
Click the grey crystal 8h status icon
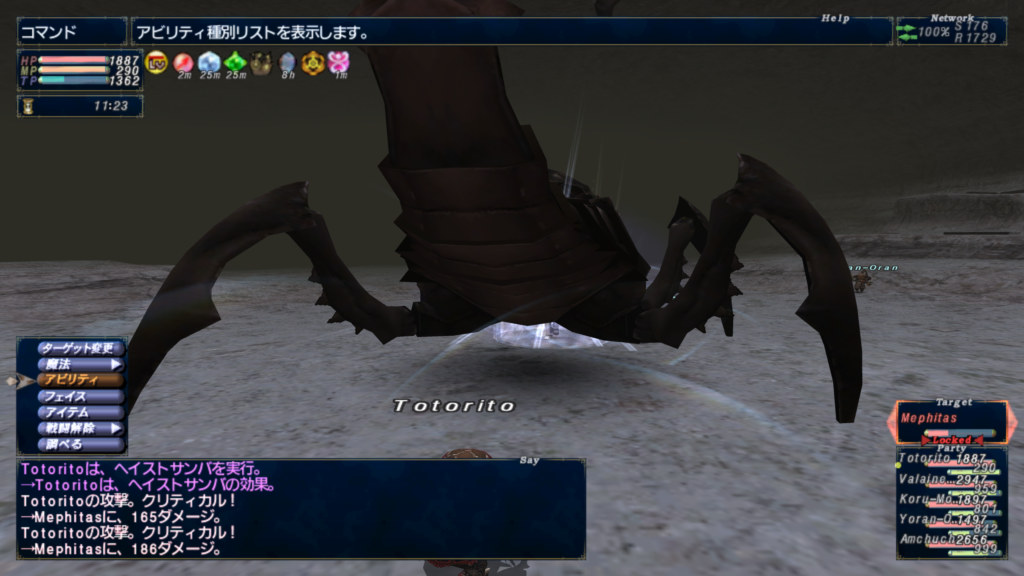tap(287, 63)
